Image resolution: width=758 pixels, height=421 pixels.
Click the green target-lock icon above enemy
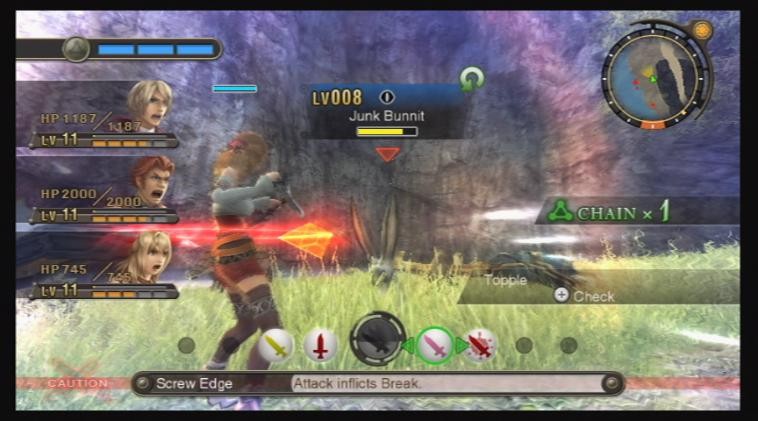pos(471,78)
